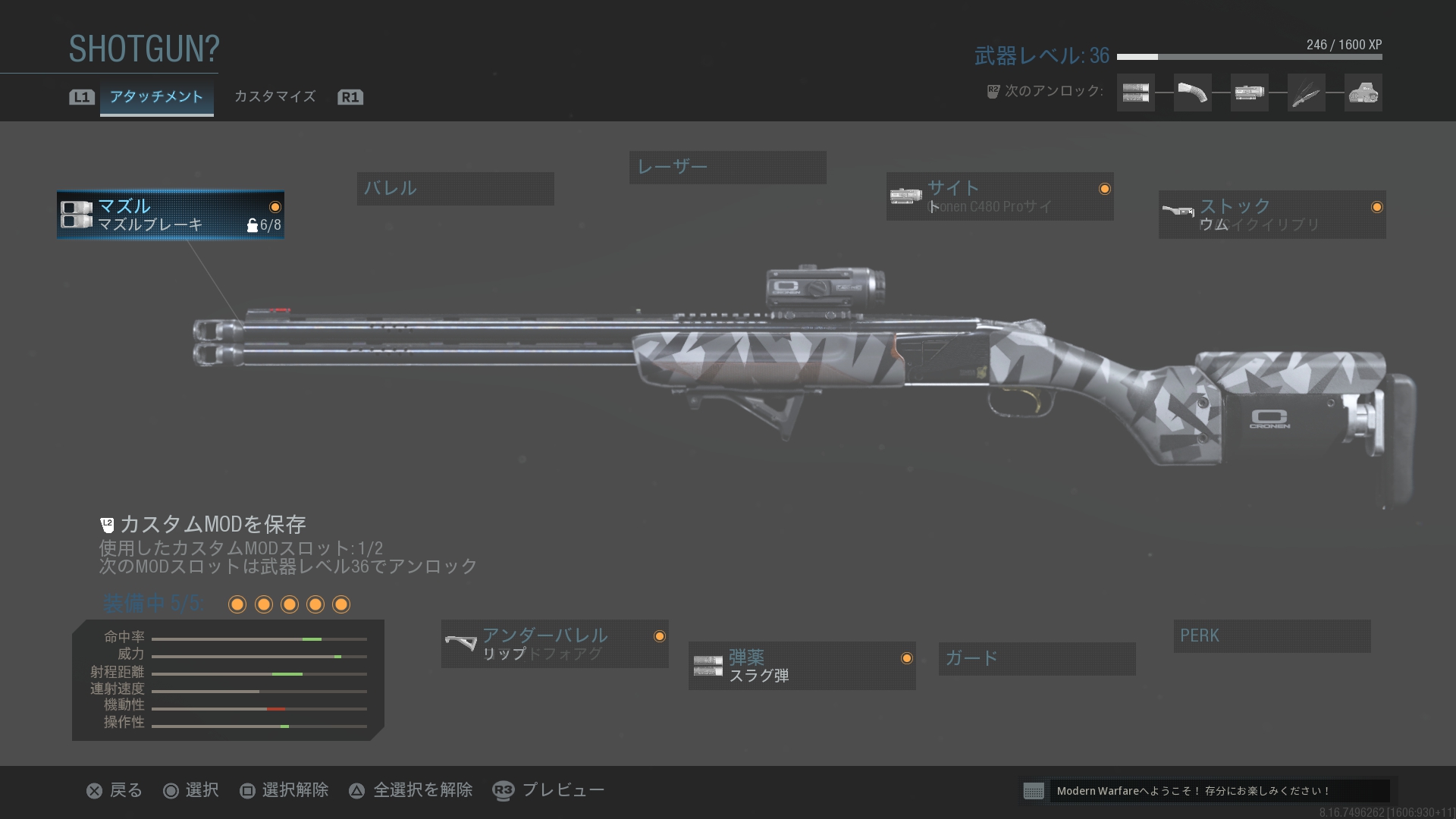Click the 全選択を解除 option

411,790
